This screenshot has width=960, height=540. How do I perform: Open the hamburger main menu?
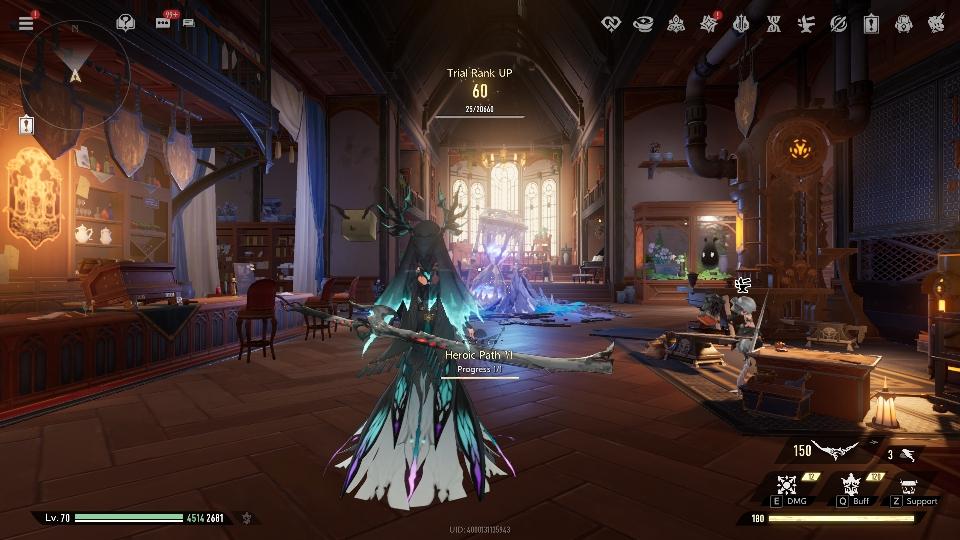(x=26, y=22)
